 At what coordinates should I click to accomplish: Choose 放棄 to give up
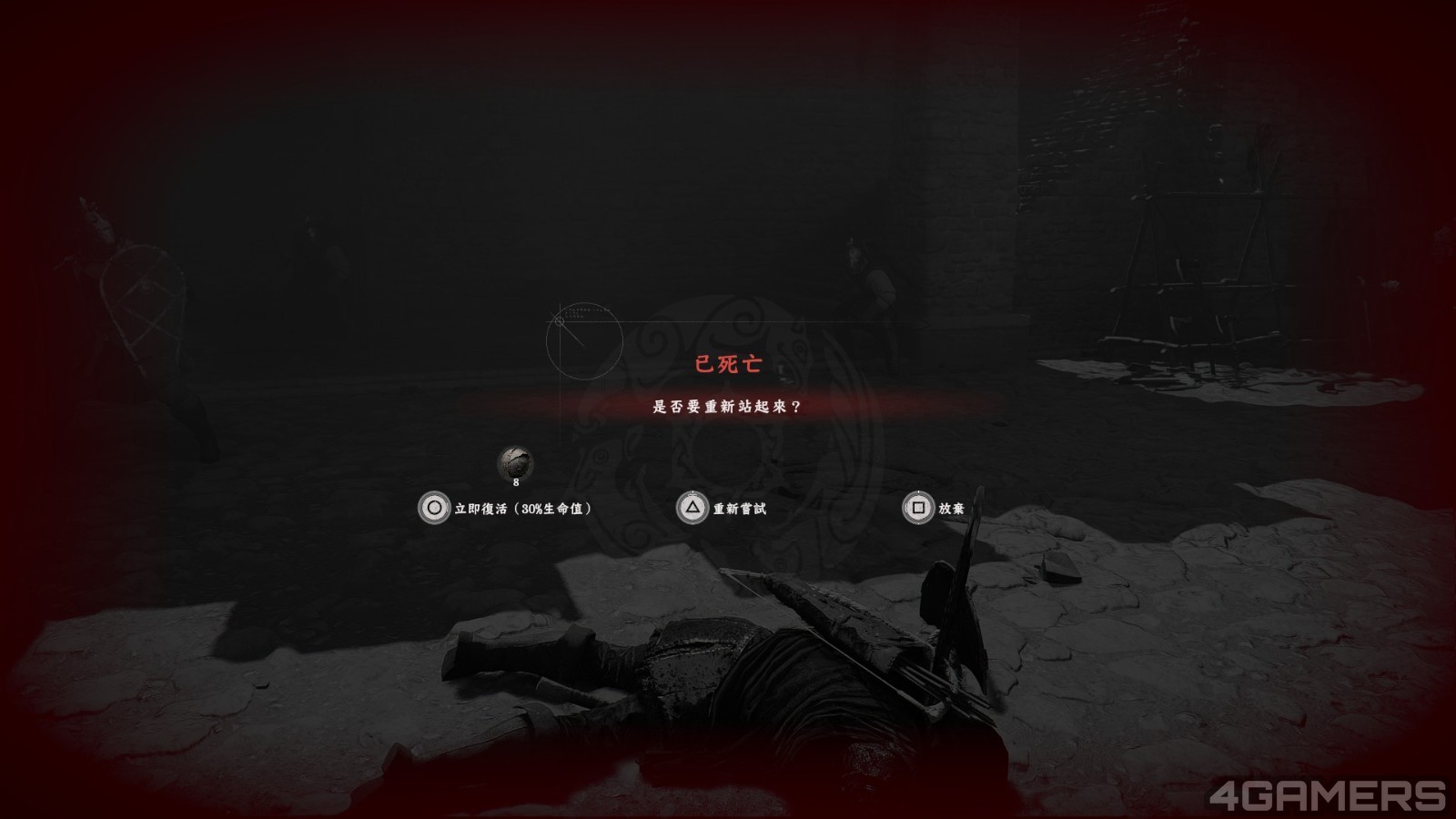click(x=934, y=508)
